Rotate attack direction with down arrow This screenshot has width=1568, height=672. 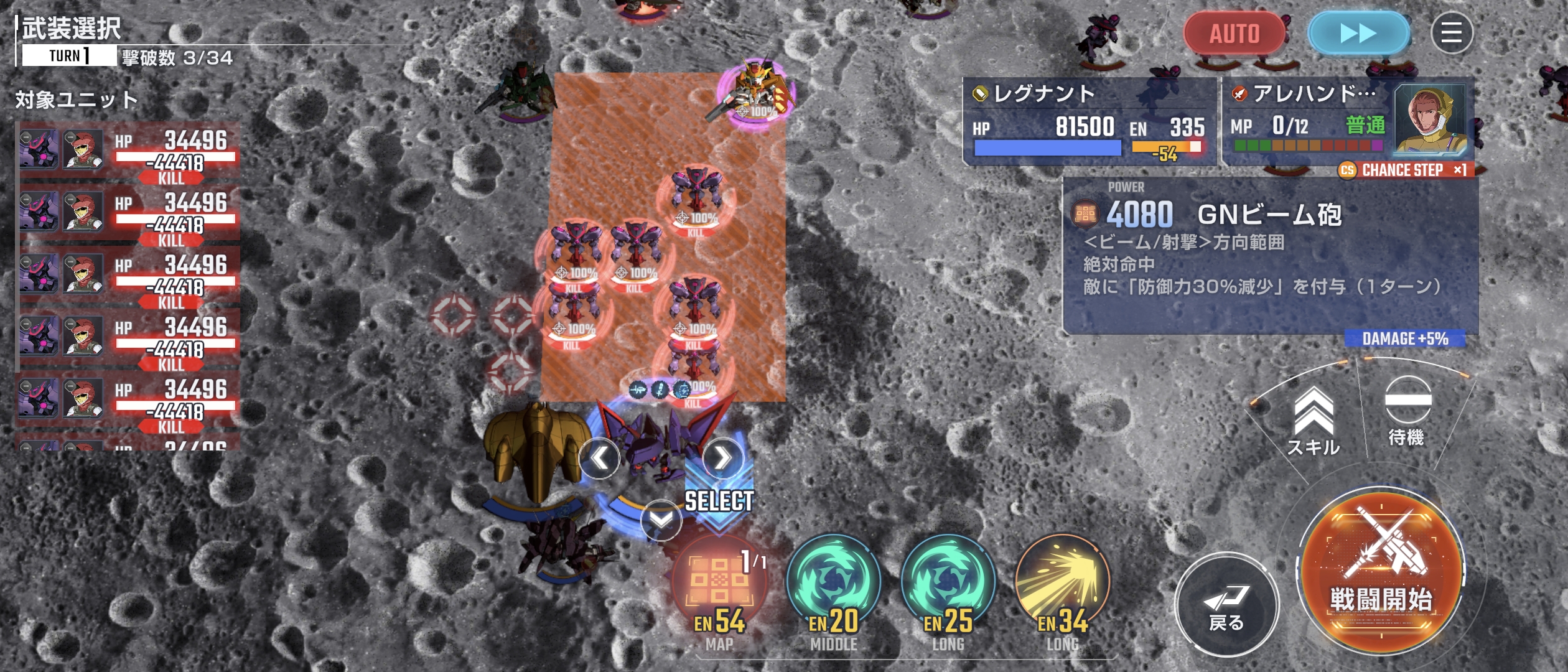click(661, 520)
